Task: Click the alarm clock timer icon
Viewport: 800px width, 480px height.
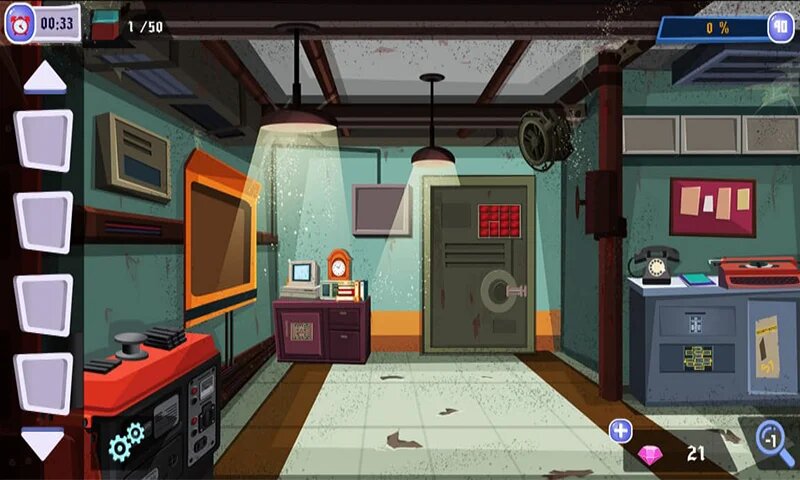Action: tap(21, 24)
